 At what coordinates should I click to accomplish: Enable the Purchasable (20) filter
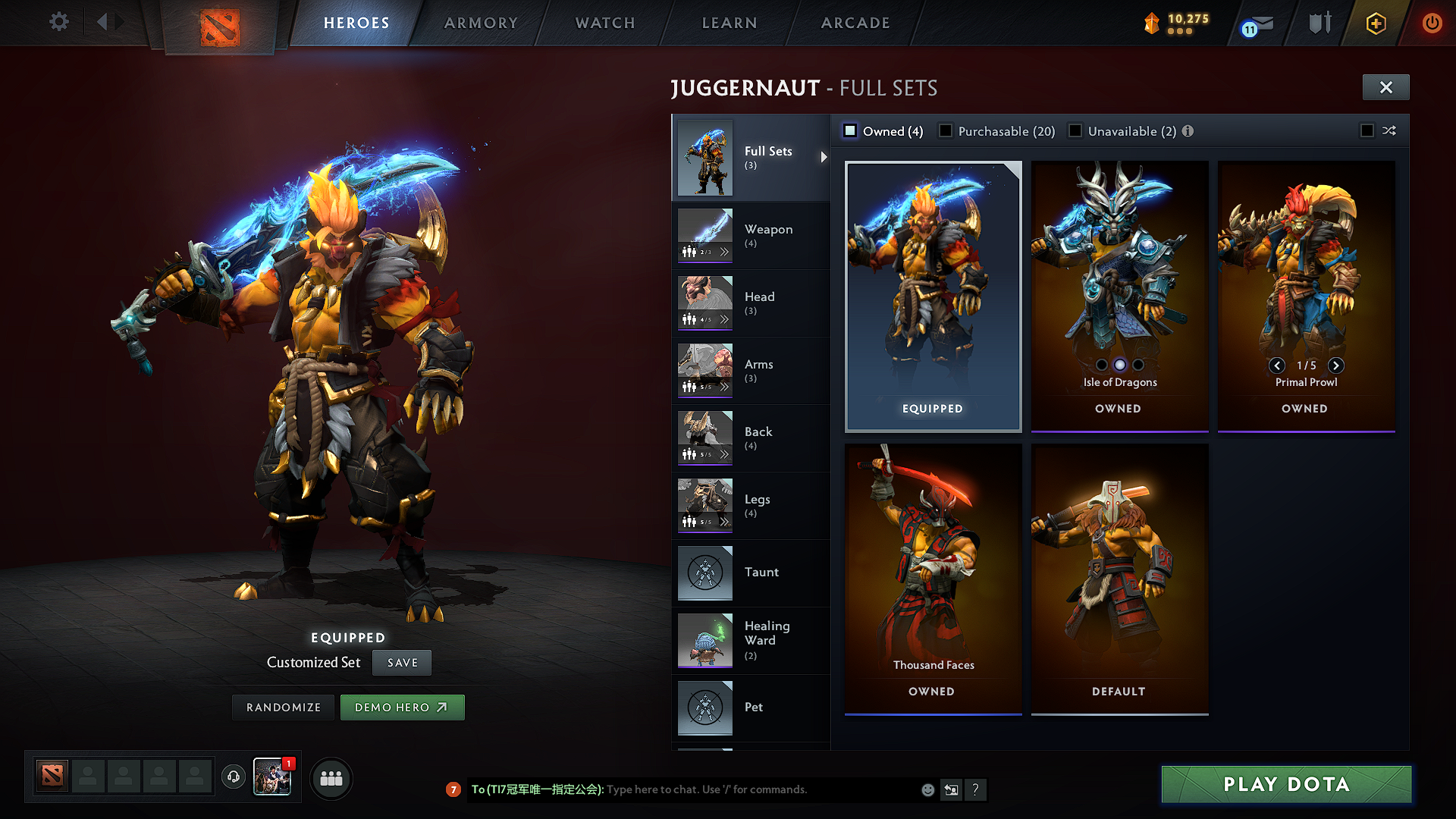[x=945, y=130]
